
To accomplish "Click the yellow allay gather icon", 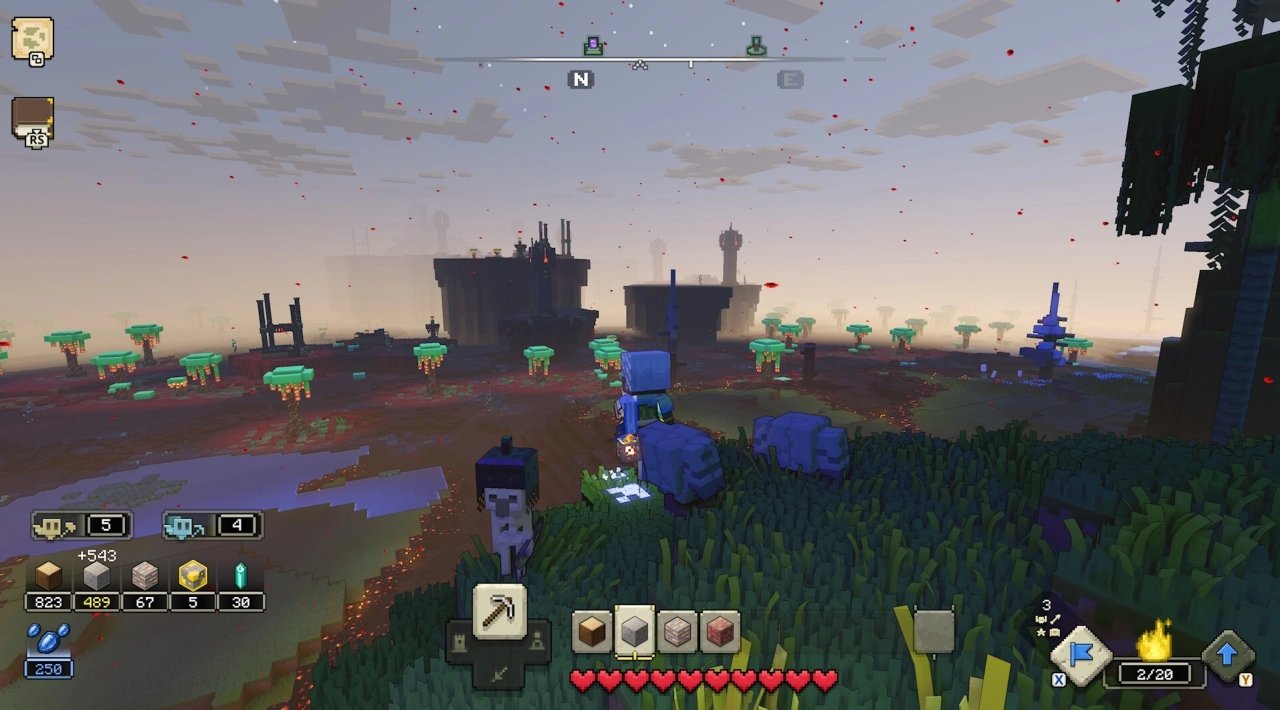I will (54, 525).
